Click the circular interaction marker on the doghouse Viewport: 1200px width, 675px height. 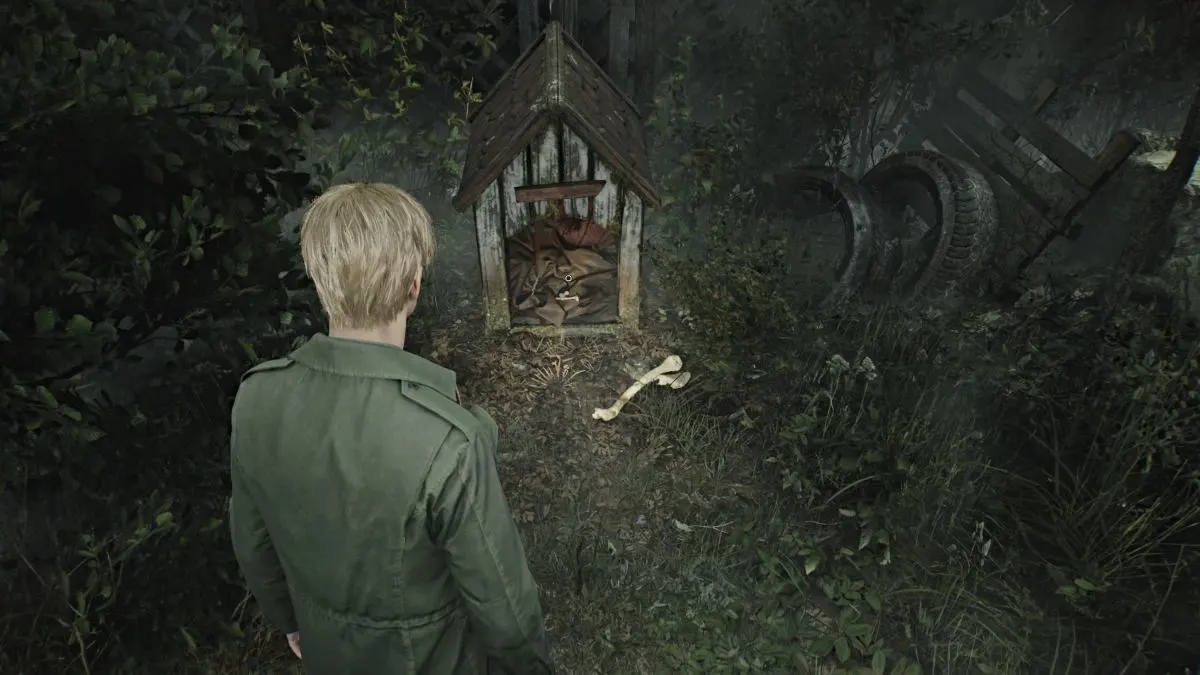click(x=568, y=278)
